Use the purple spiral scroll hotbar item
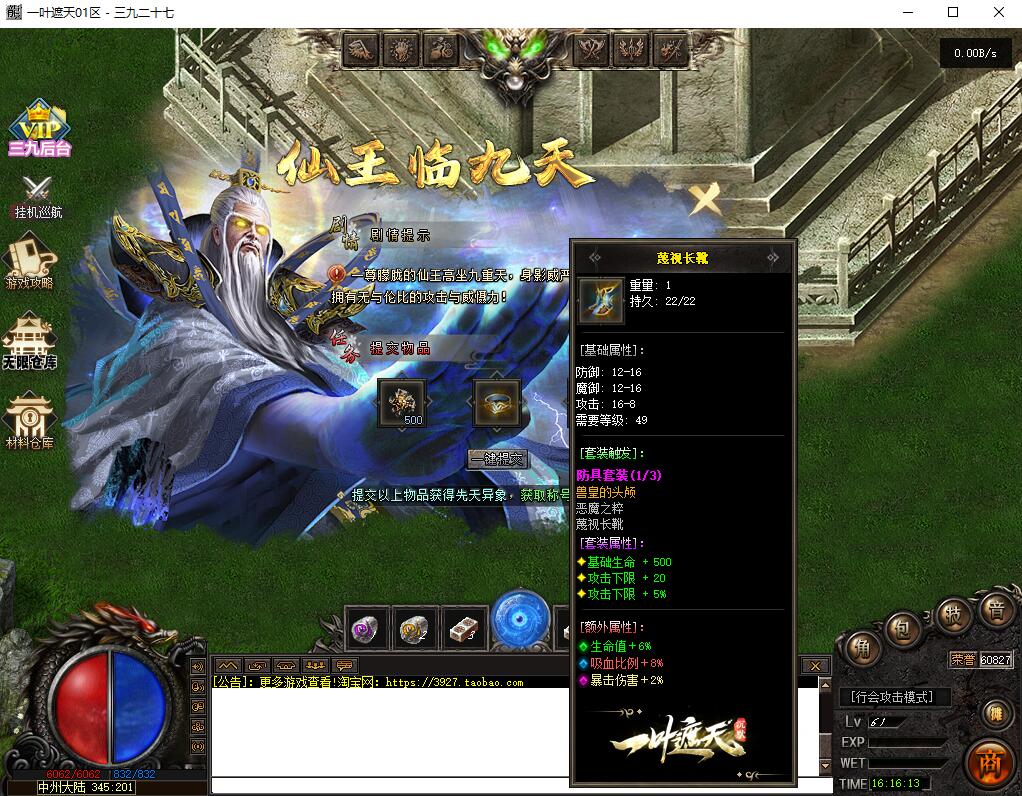The width and height of the screenshot is (1022, 796). 367,629
